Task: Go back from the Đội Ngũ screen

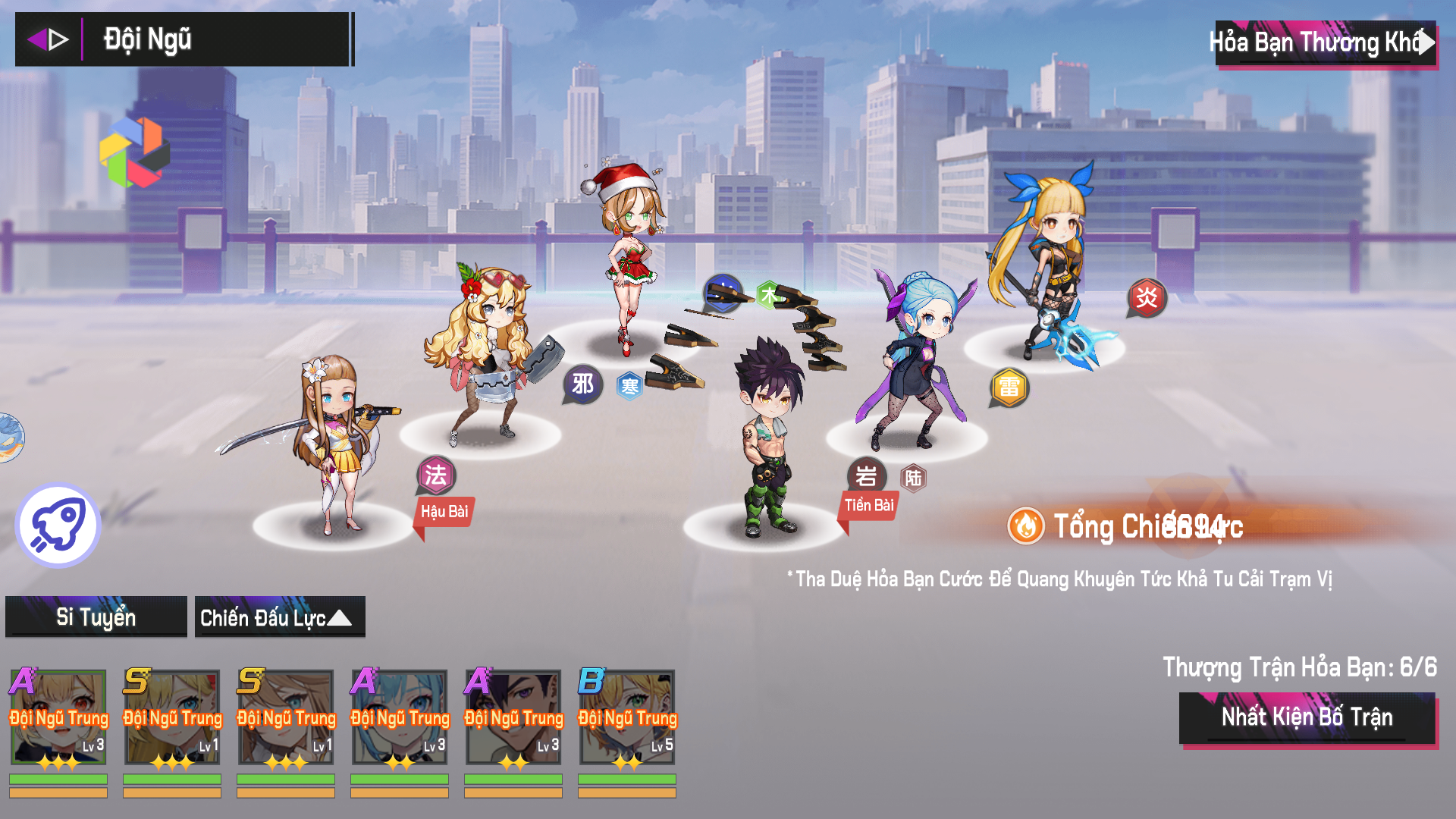Action: pyautogui.click(x=48, y=39)
